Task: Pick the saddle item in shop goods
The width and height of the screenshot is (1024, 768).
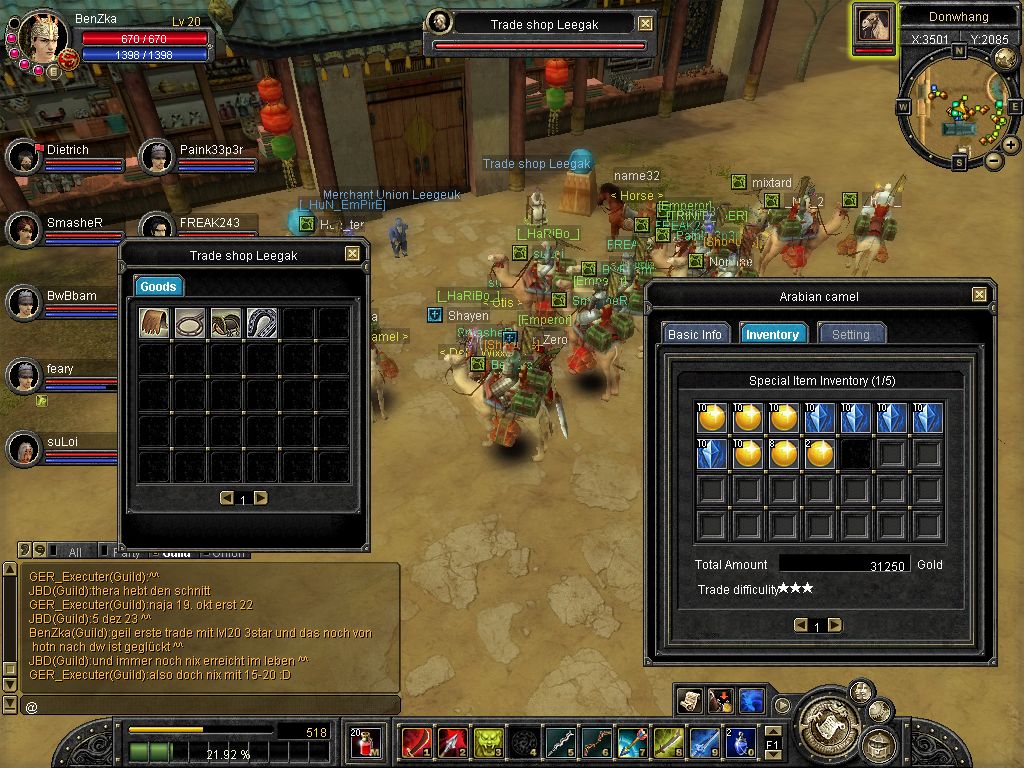Action: [226, 322]
